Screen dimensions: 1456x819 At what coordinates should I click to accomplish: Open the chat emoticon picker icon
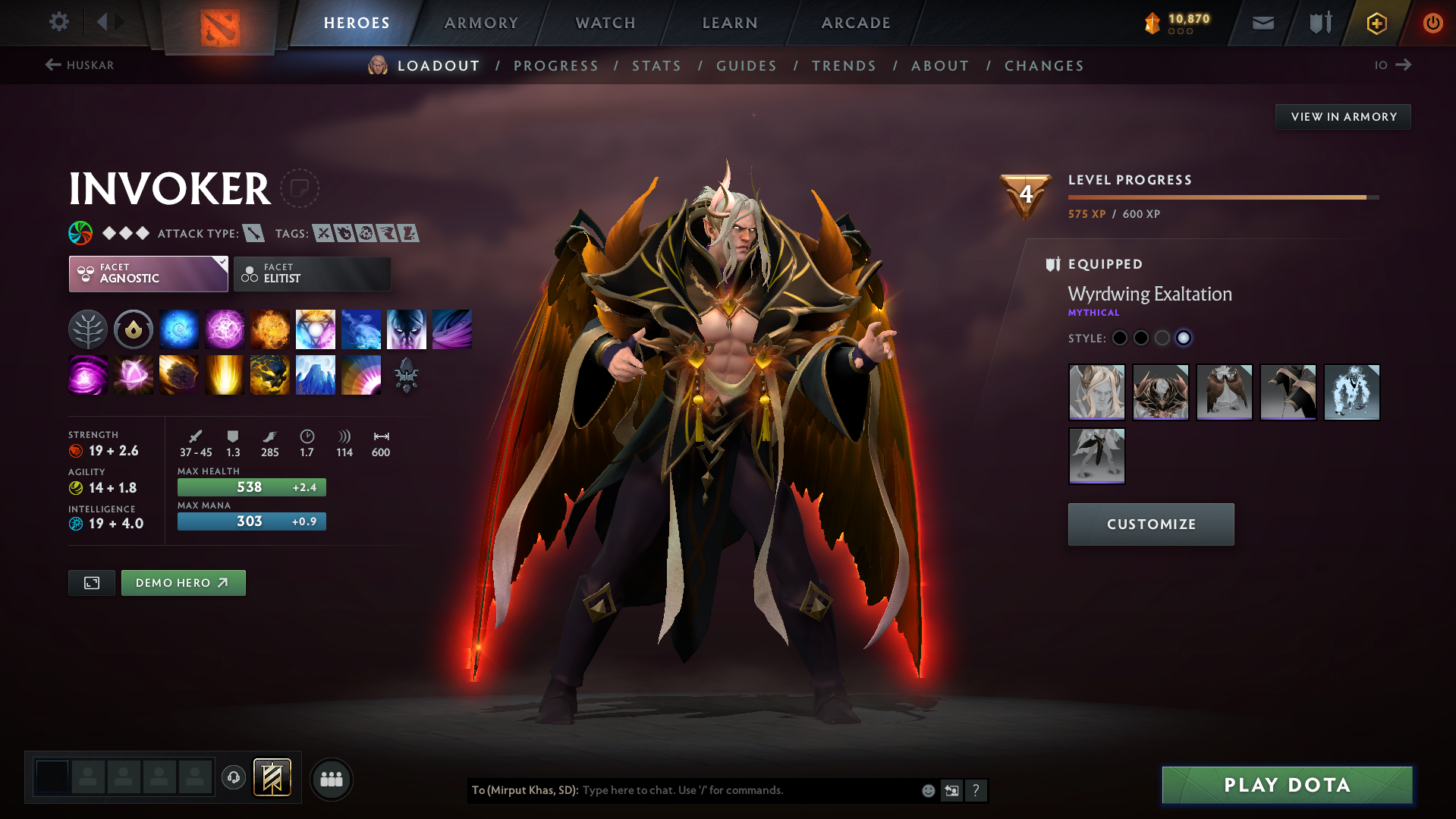pyautogui.click(x=927, y=790)
